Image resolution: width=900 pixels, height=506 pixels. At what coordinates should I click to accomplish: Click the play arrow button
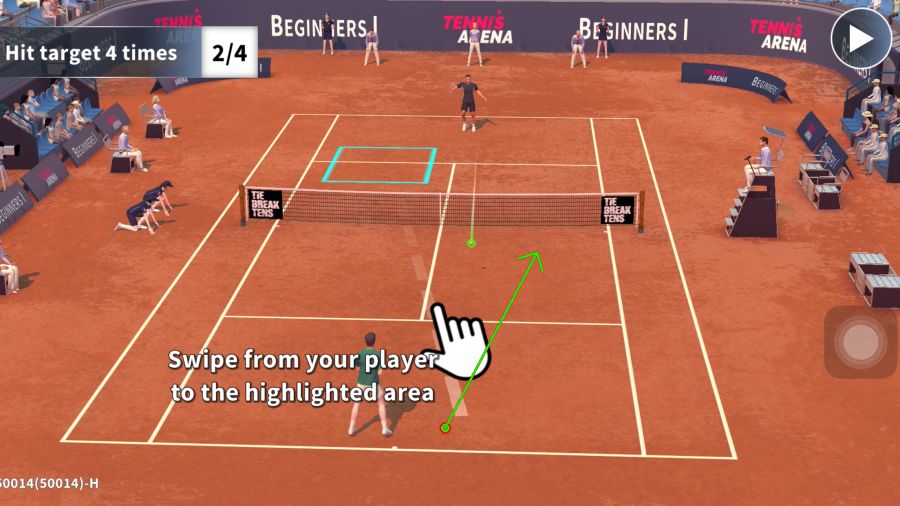tap(860, 39)
